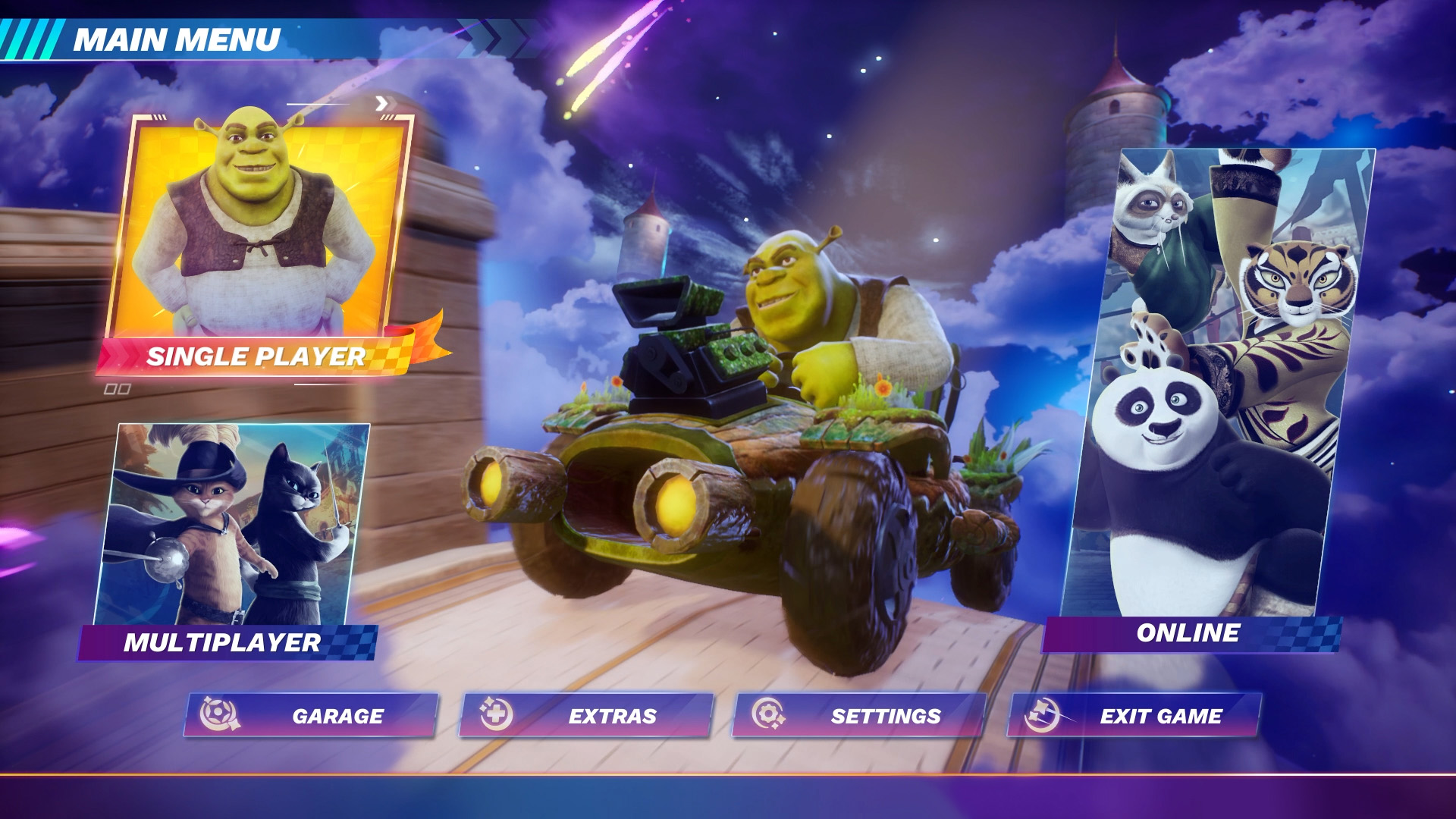Viewport: 1456px width, 819px height.
Task: Click Exit Game
Action: [1134, 715]
